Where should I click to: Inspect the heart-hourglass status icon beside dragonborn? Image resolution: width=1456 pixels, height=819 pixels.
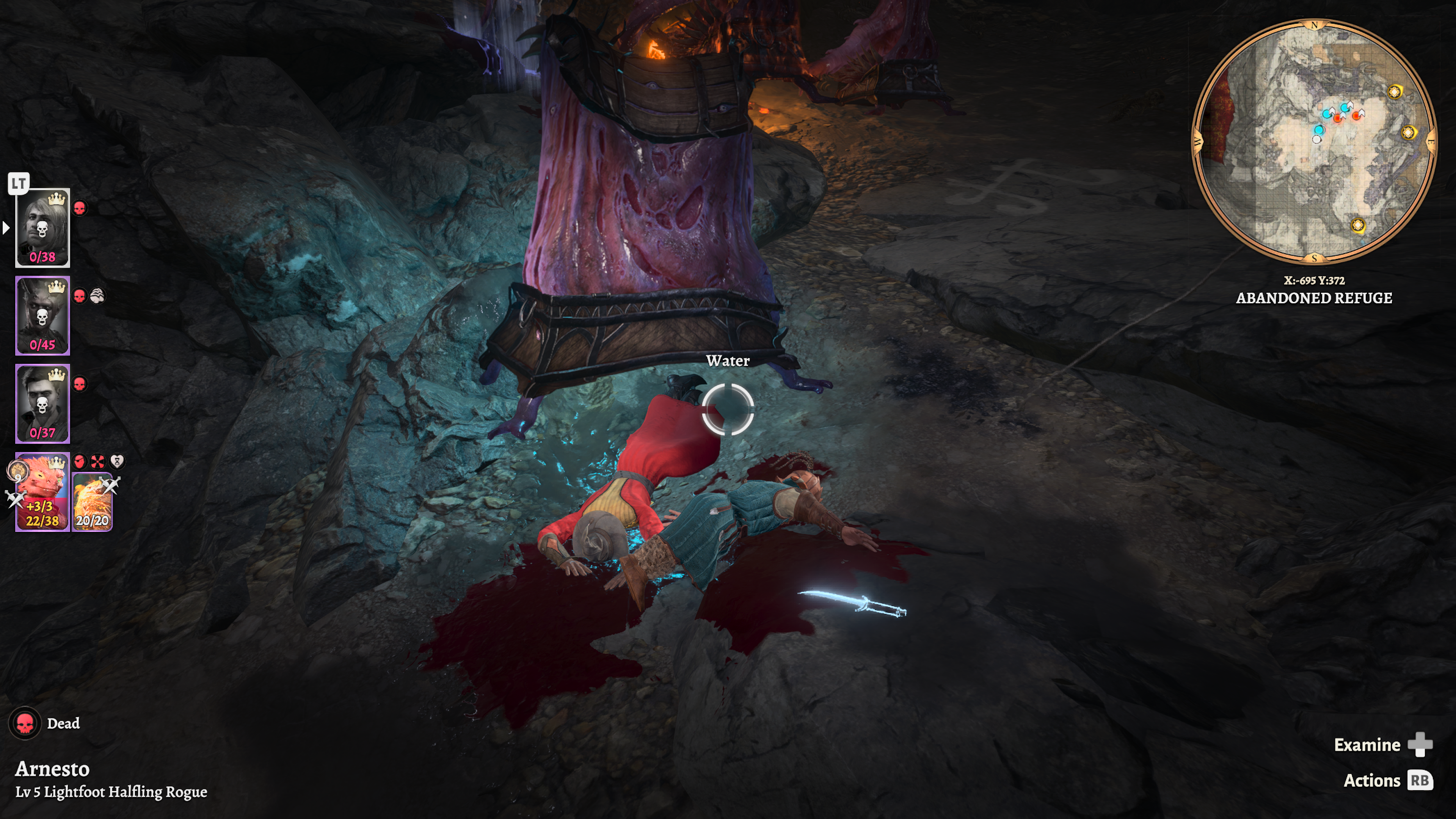pyautogui.click(x=116, y=462)
